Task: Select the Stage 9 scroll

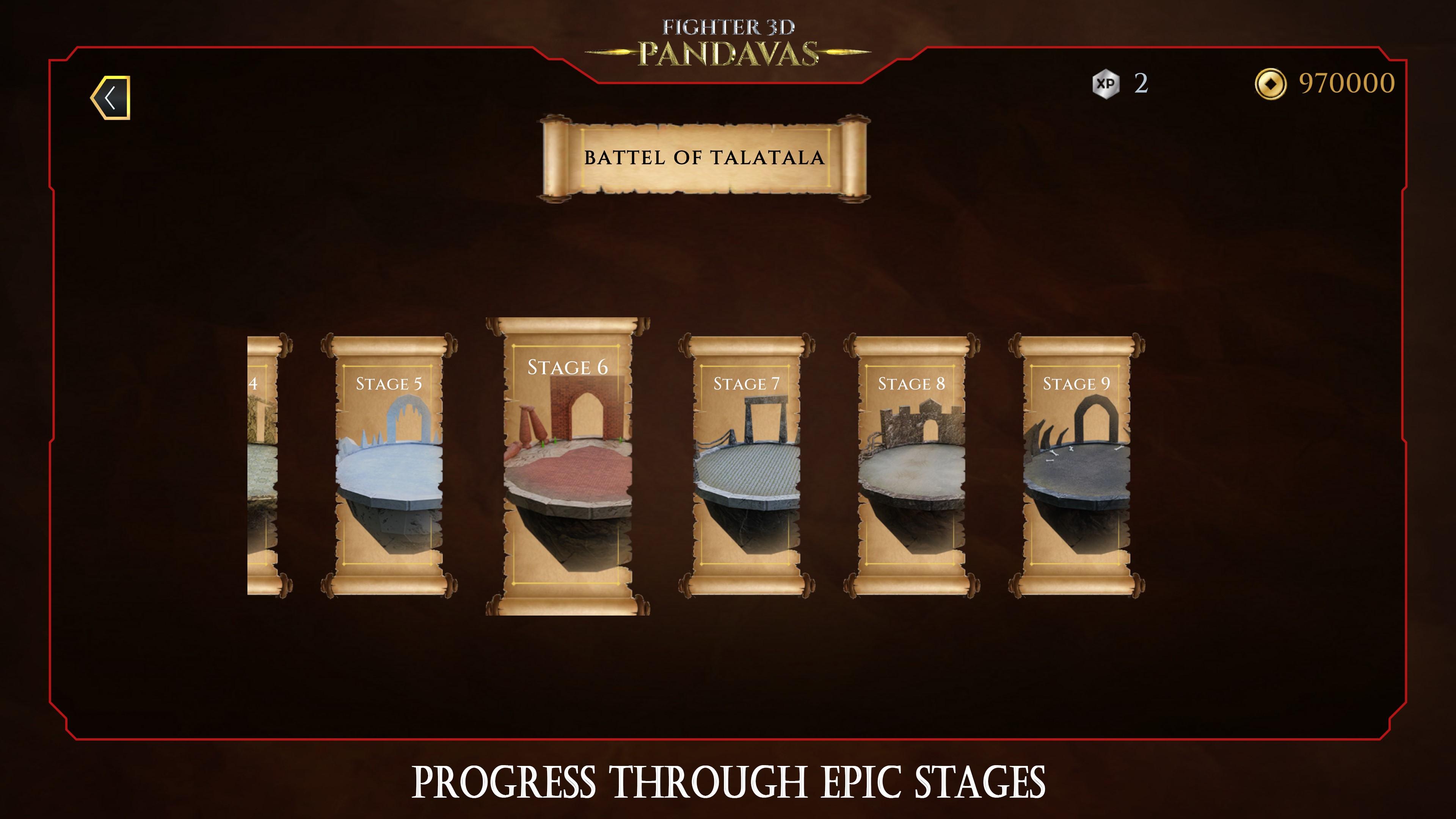Action: pos(1076,465)
